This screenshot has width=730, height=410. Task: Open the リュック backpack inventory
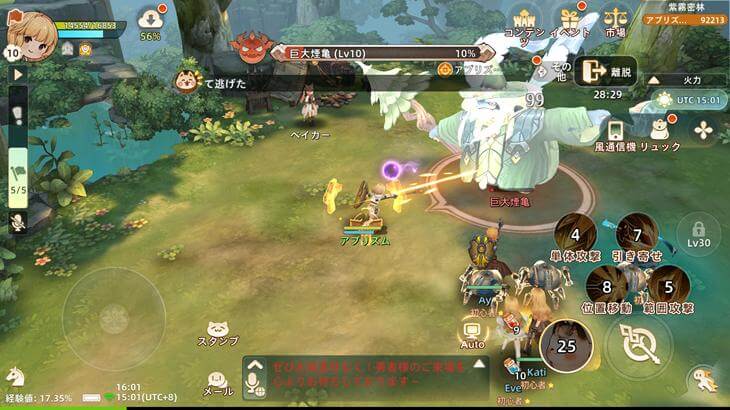[661, 130]
